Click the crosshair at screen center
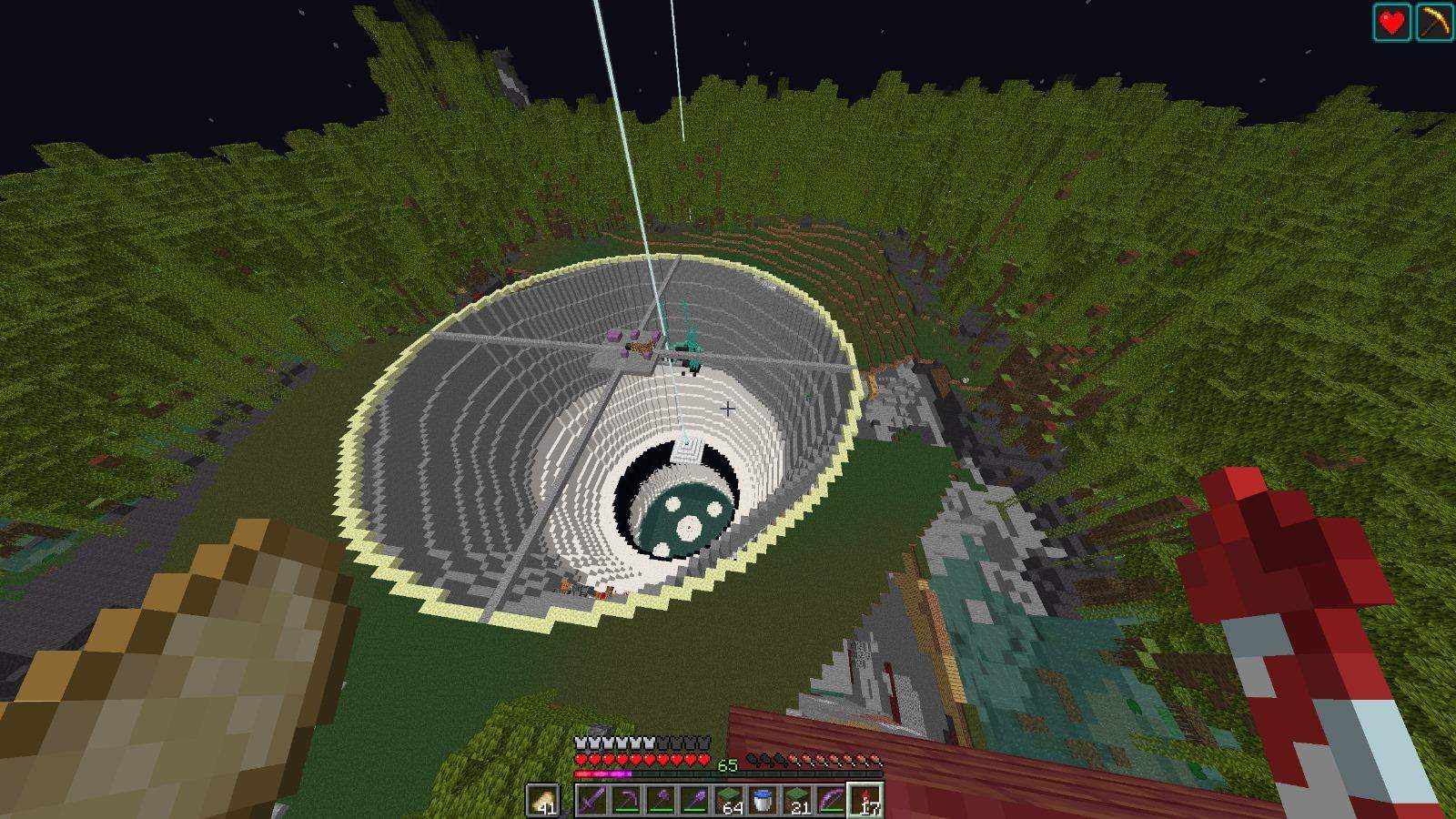This screenshot has width=1456, height=819. click(x=726, y=409)
